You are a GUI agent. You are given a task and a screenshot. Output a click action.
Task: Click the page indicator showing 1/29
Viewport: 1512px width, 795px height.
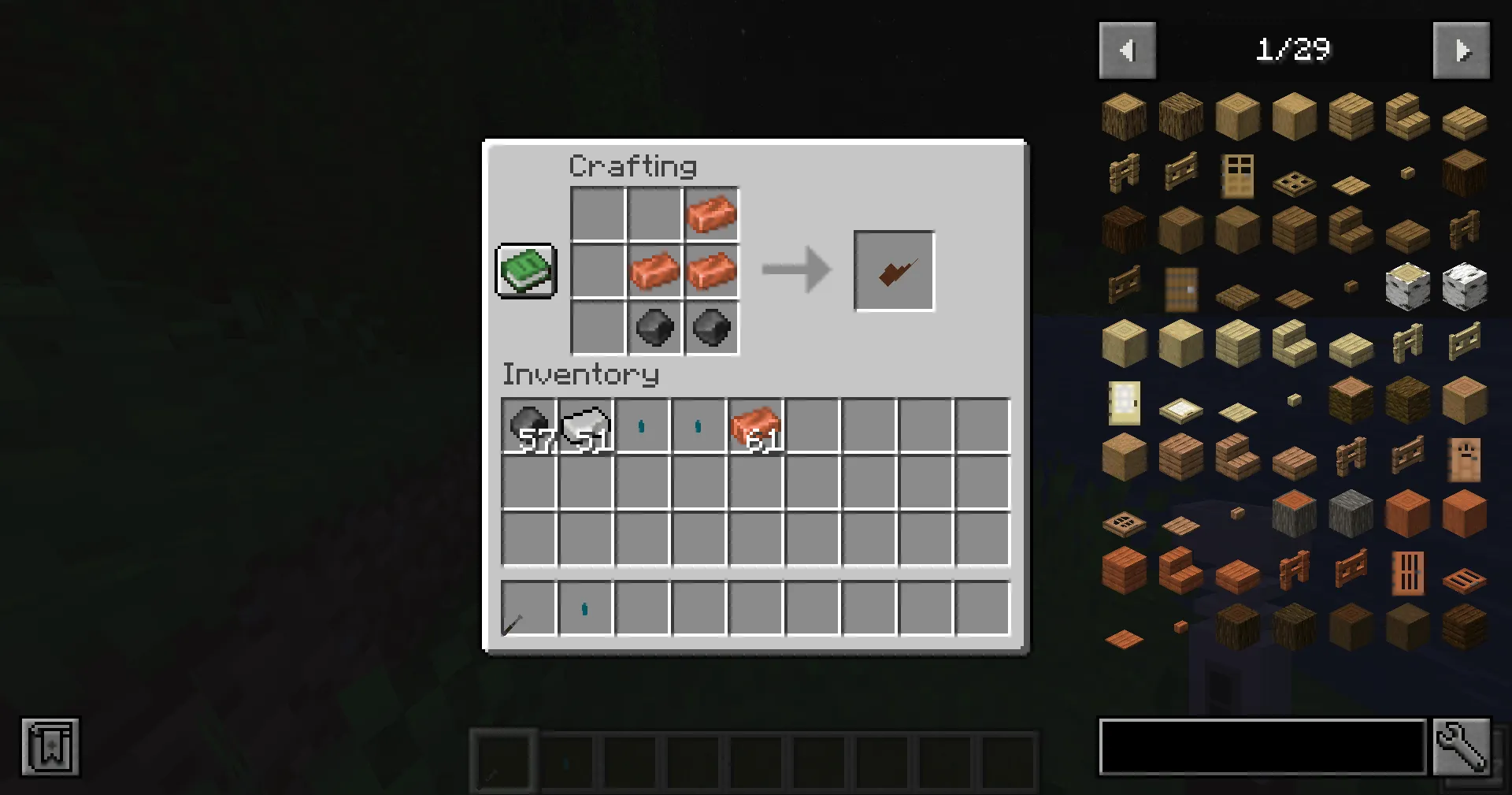tap(1294, 50)
